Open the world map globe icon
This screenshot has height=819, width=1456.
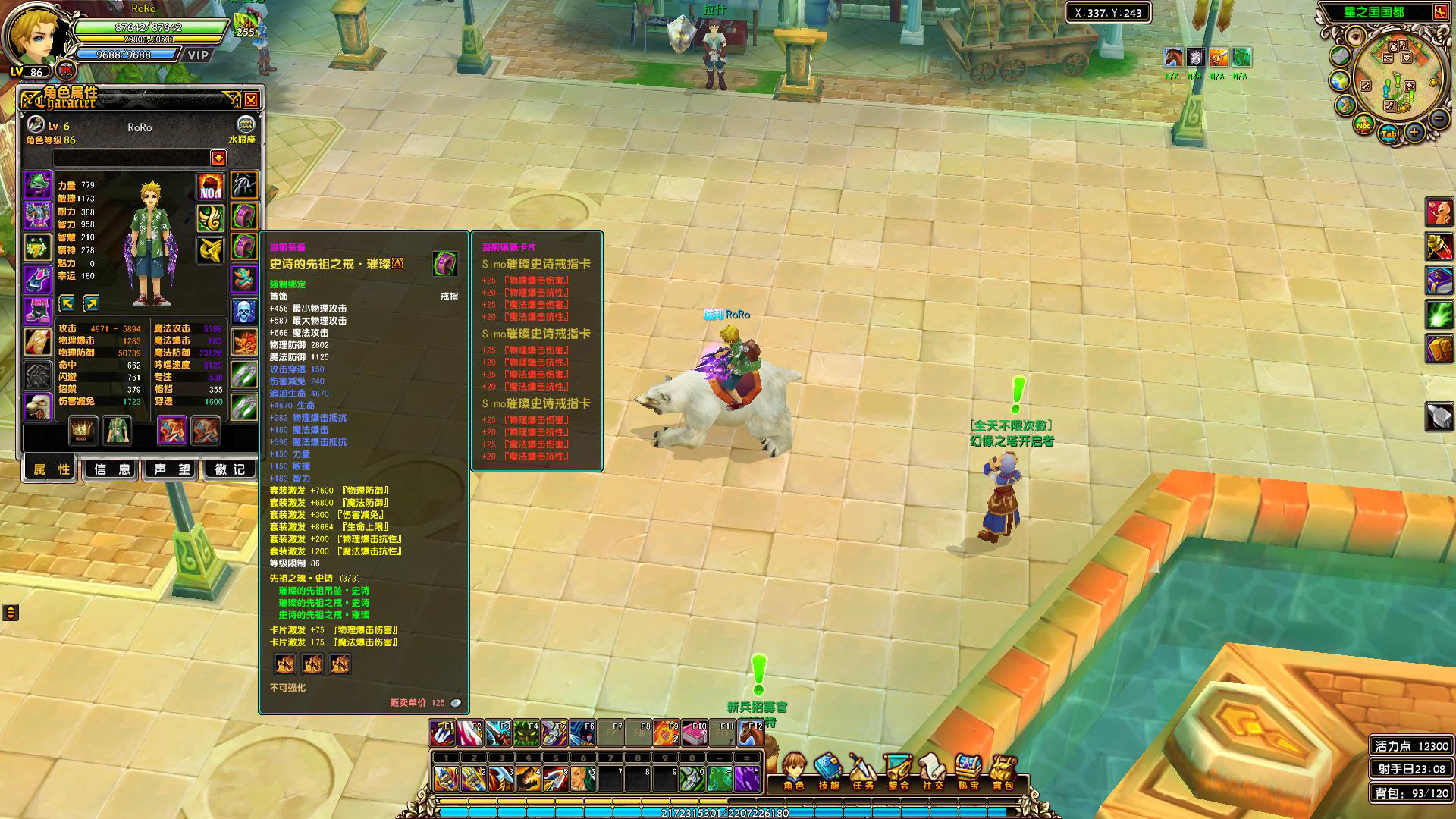(x=1340, y=80)
